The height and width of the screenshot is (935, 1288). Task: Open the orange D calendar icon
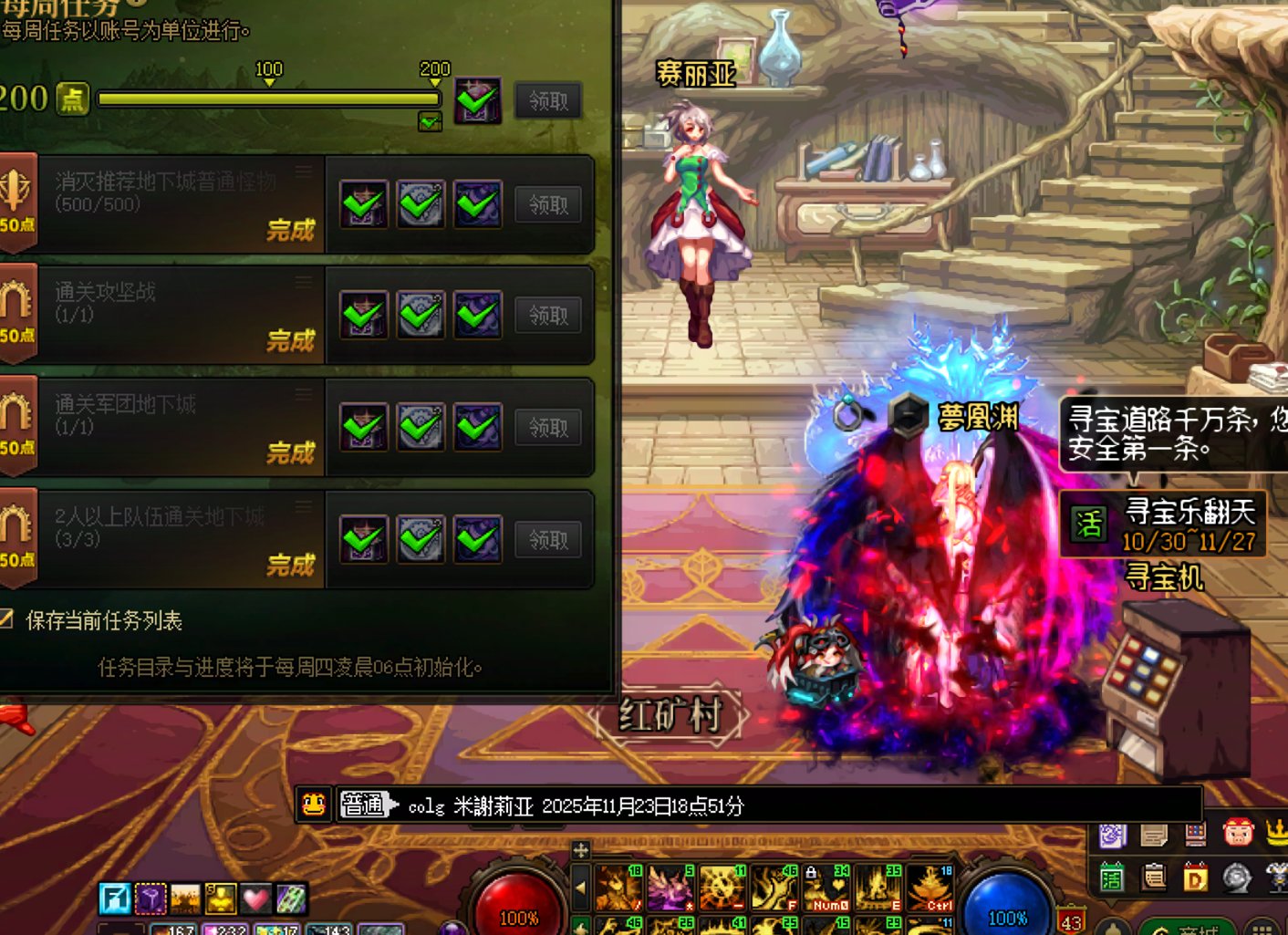coord(1195,878)
